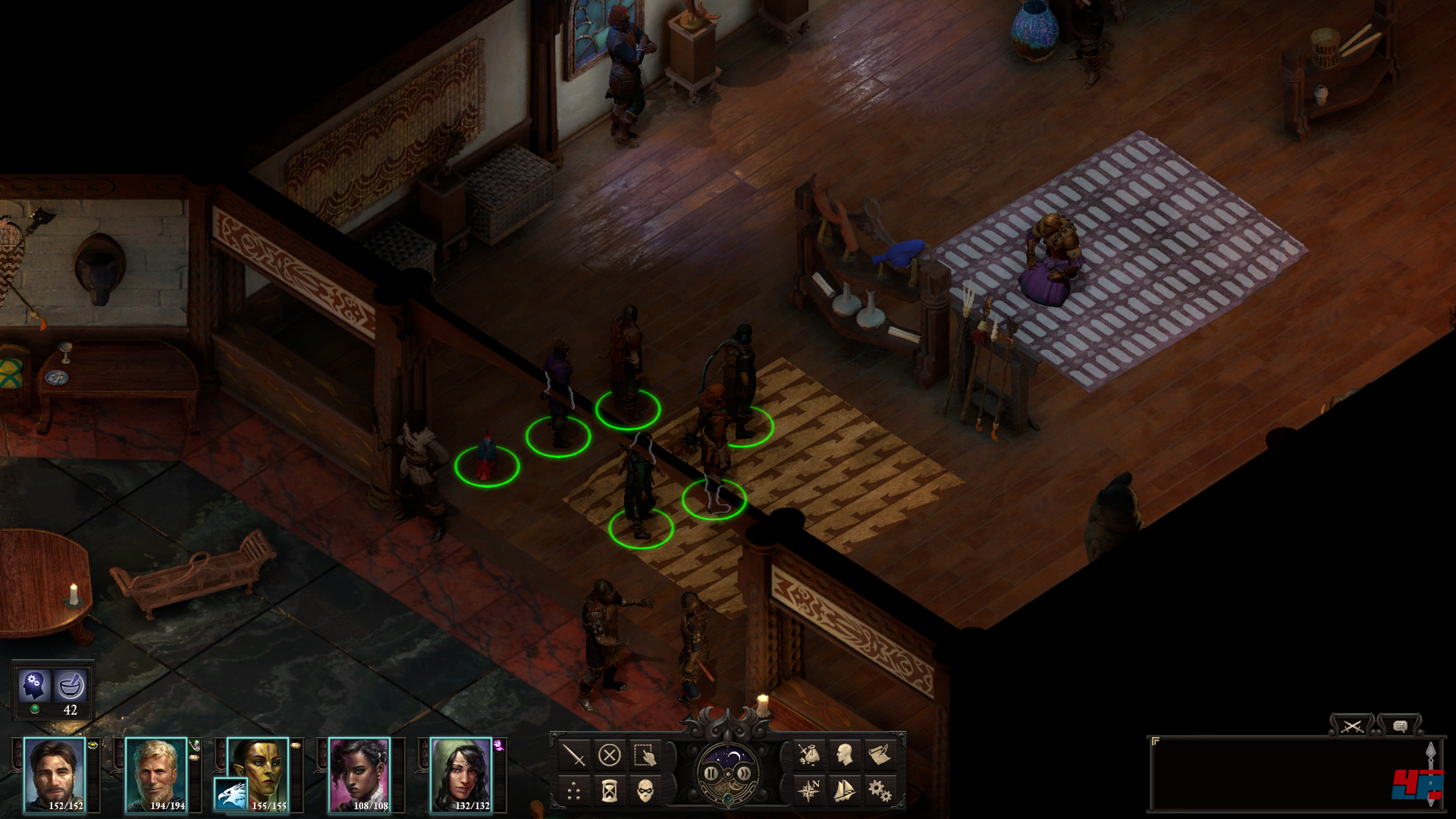Open the party AI head-with-gears icon

coord(34,685)
